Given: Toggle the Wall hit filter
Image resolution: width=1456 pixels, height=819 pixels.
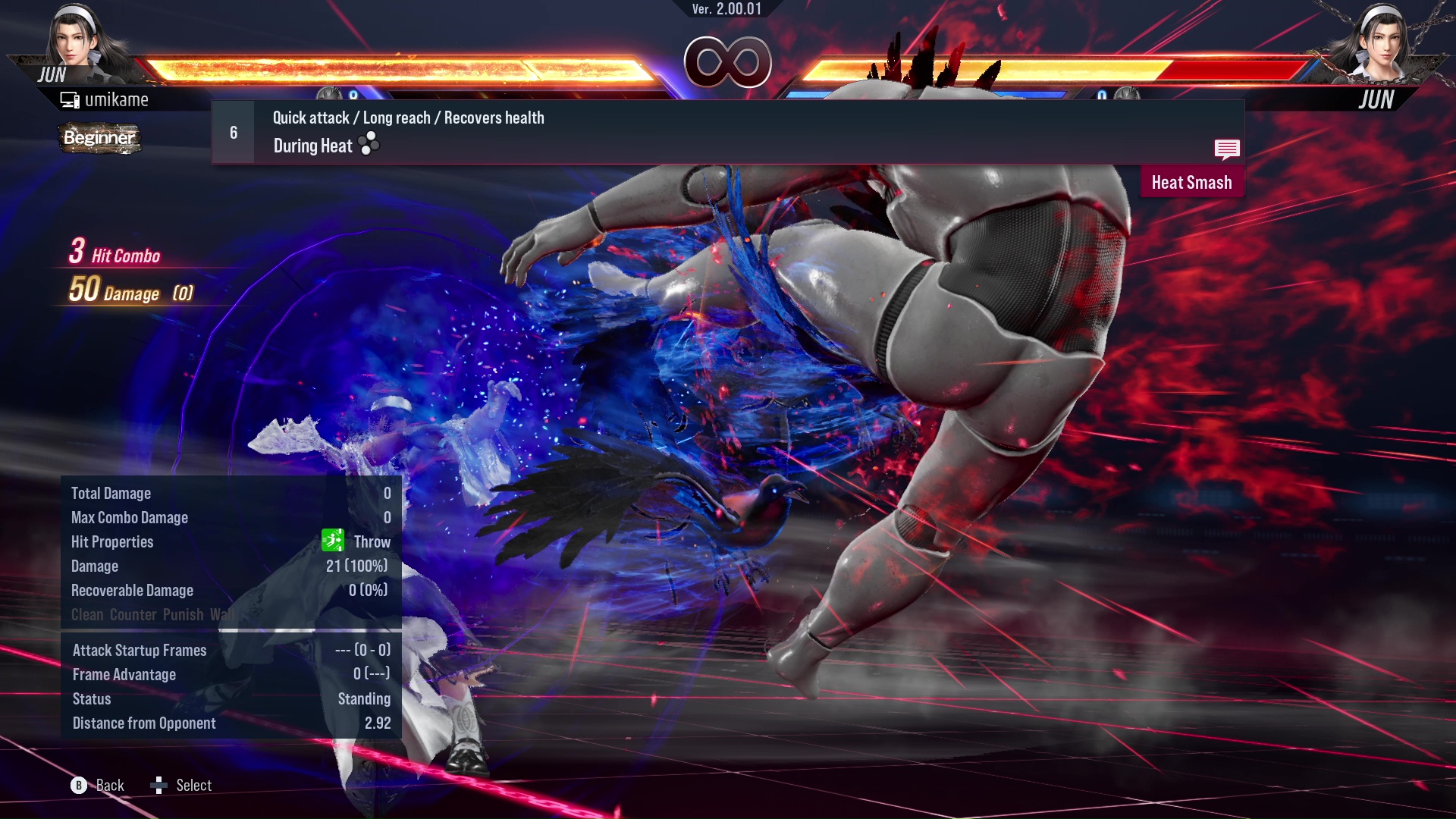Looking at the screenshot, I should (221, 614).
